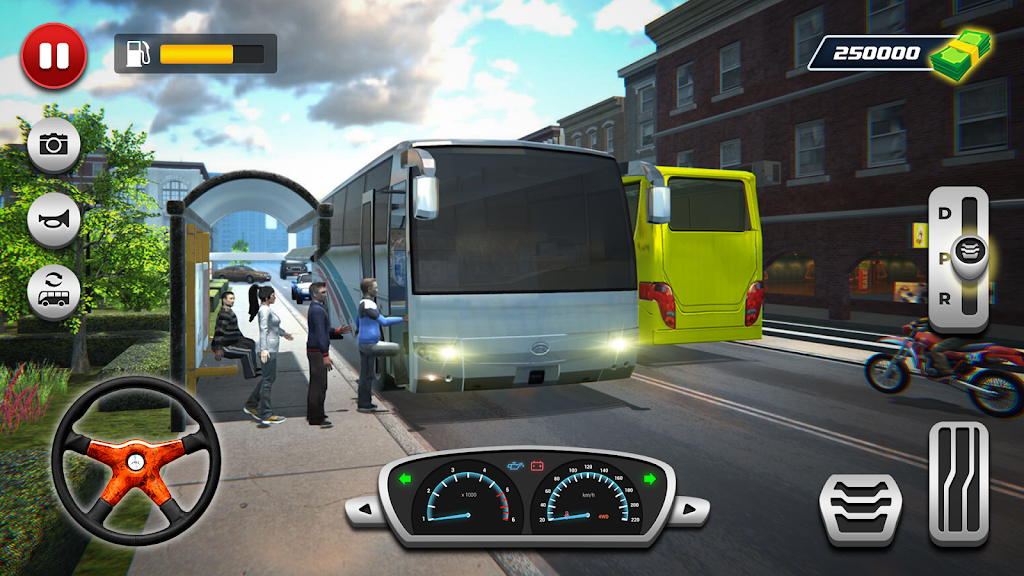Grab the orange steering wheel
Viewport: 1024px width, 576px height.
click(136, 462)
